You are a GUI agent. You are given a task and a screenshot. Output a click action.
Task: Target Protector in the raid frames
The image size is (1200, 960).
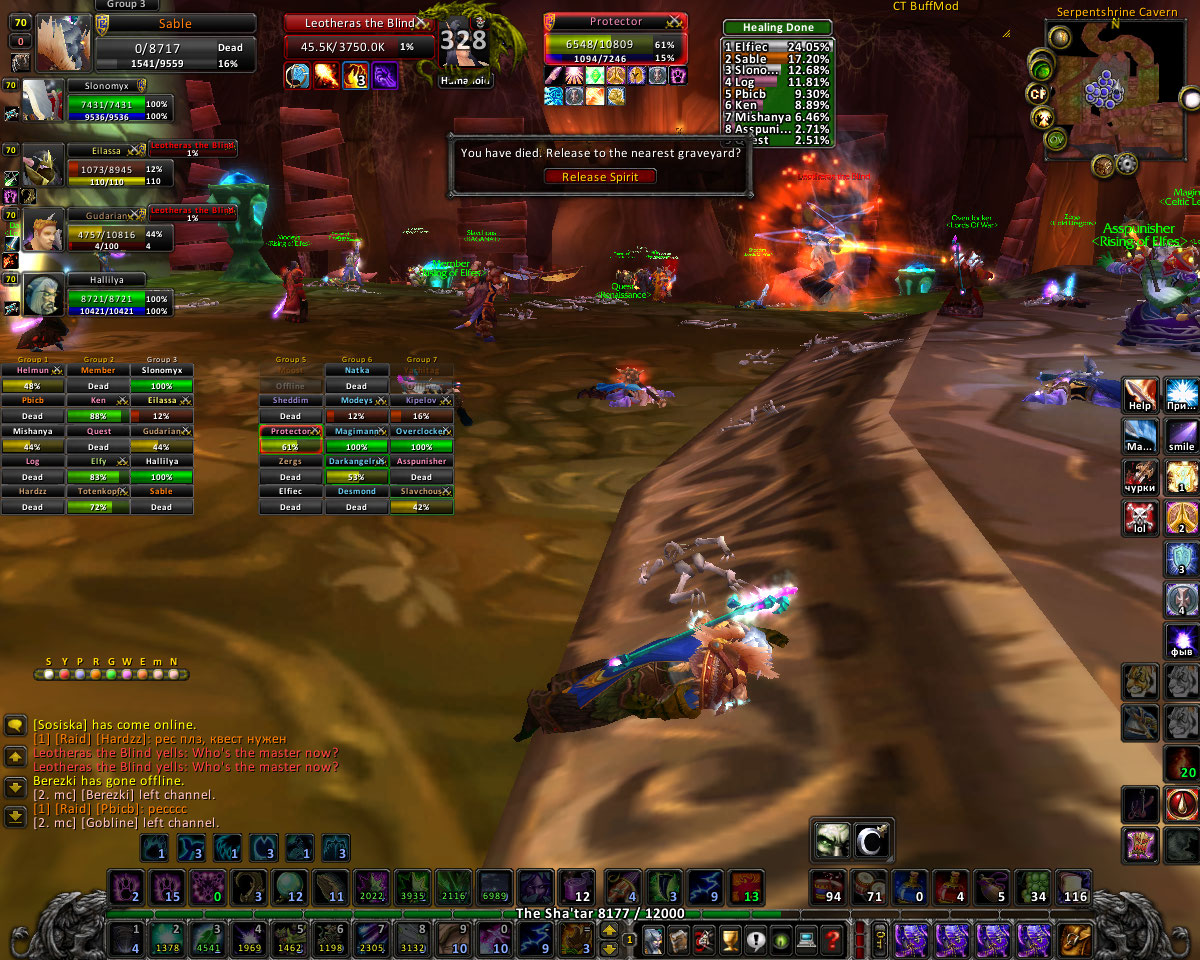290,439
